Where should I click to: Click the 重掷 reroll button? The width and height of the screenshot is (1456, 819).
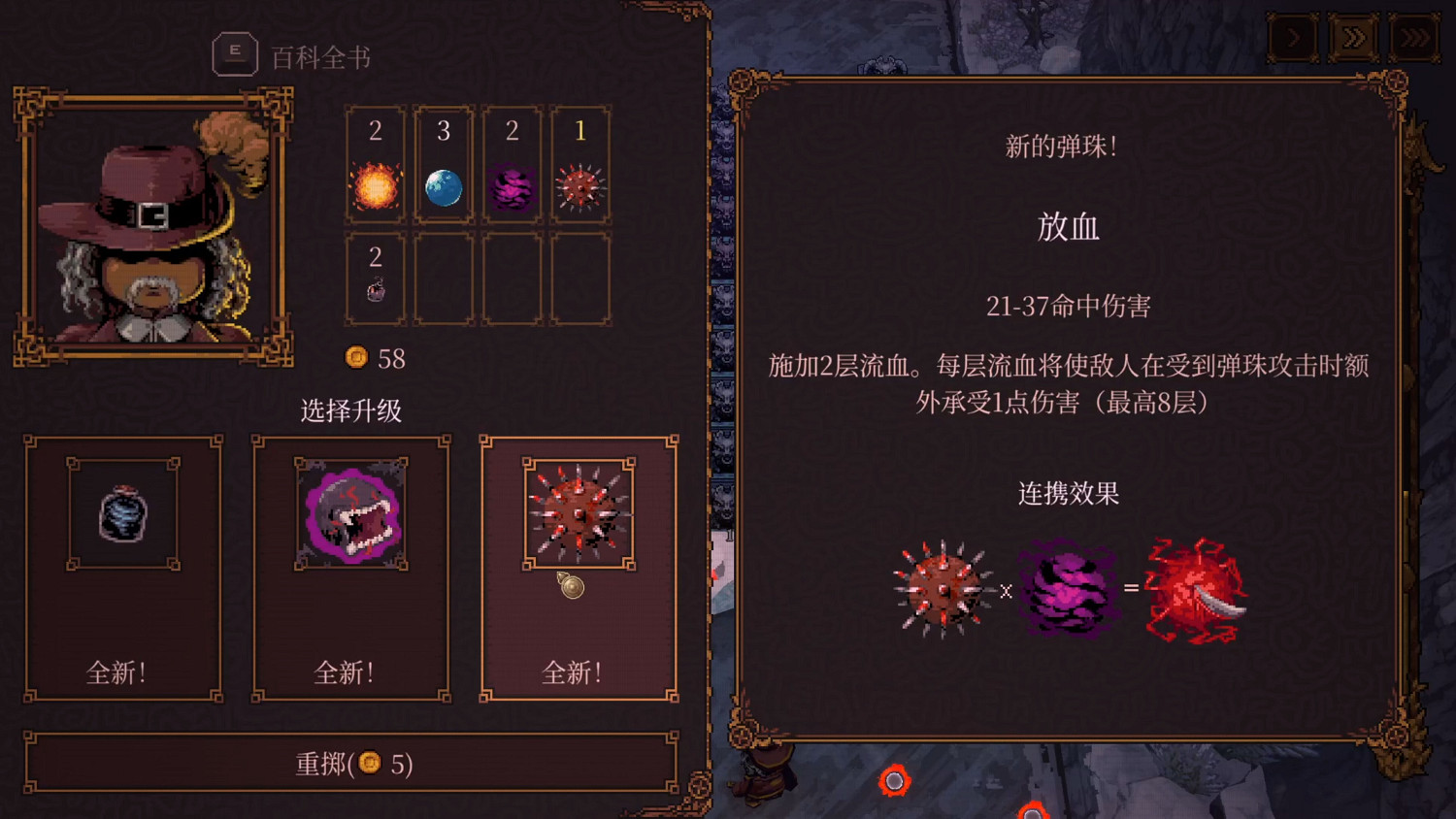[x=351, y=765]
